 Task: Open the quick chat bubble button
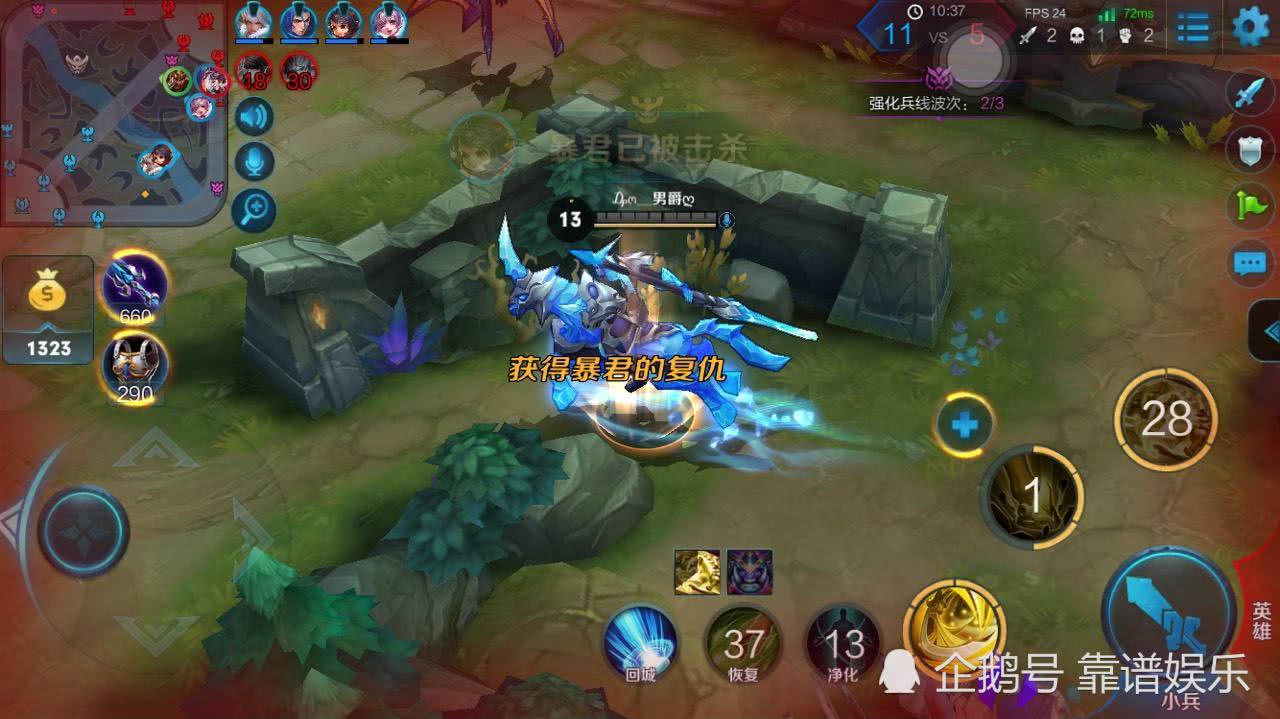click(1250, 263)
